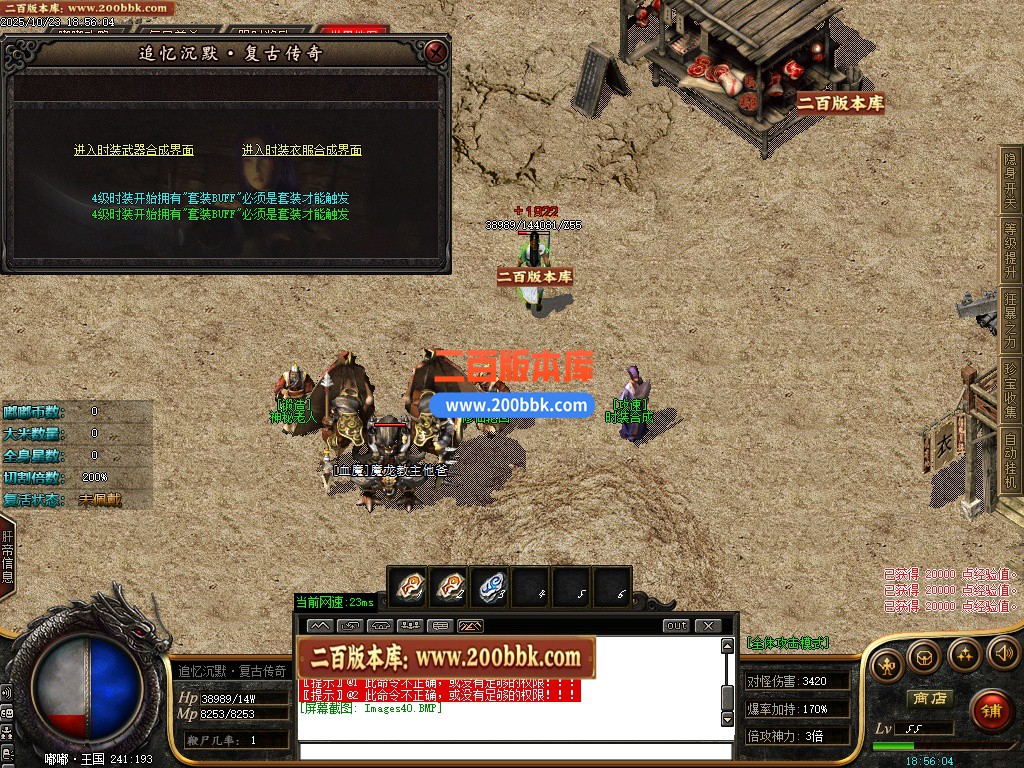
Task: Open the skills sparkle icon
Action: [x=964, y=655]
